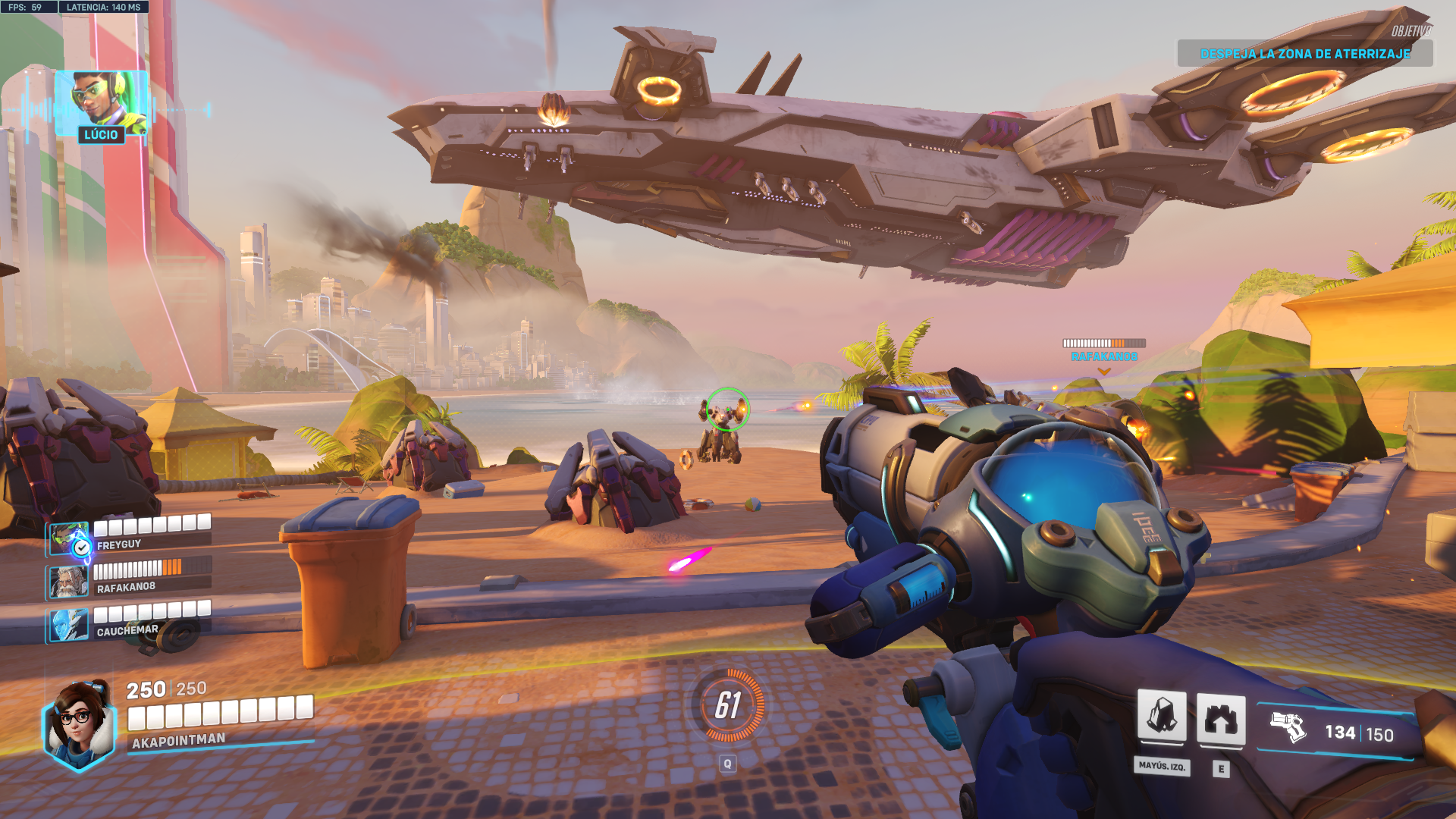This screenshot has width=1456, height=819.
Task: Select Lúcio's voice chat portrait
Action: (x=101, y=102)
